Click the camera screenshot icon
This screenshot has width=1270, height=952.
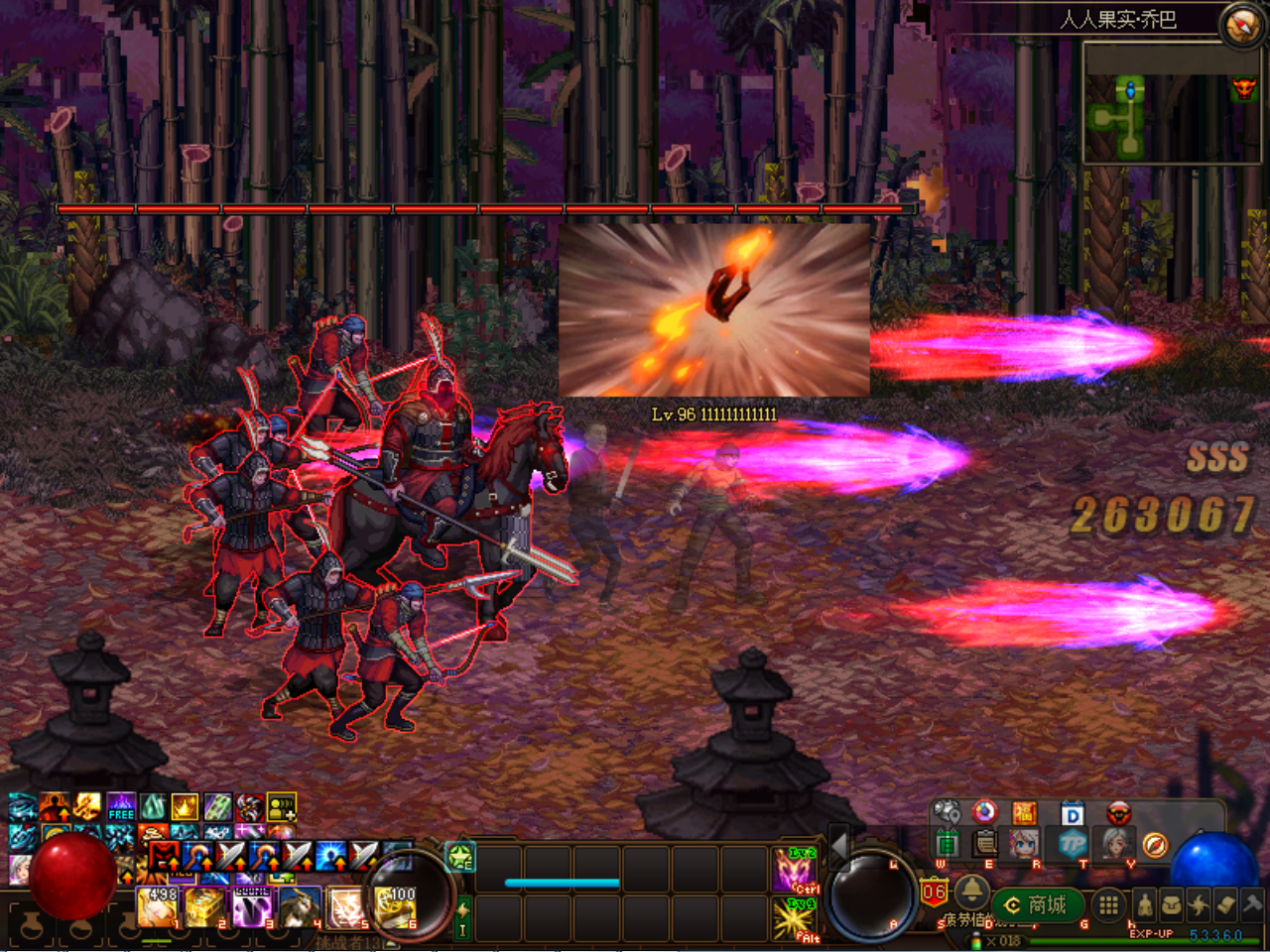point(948,809)
